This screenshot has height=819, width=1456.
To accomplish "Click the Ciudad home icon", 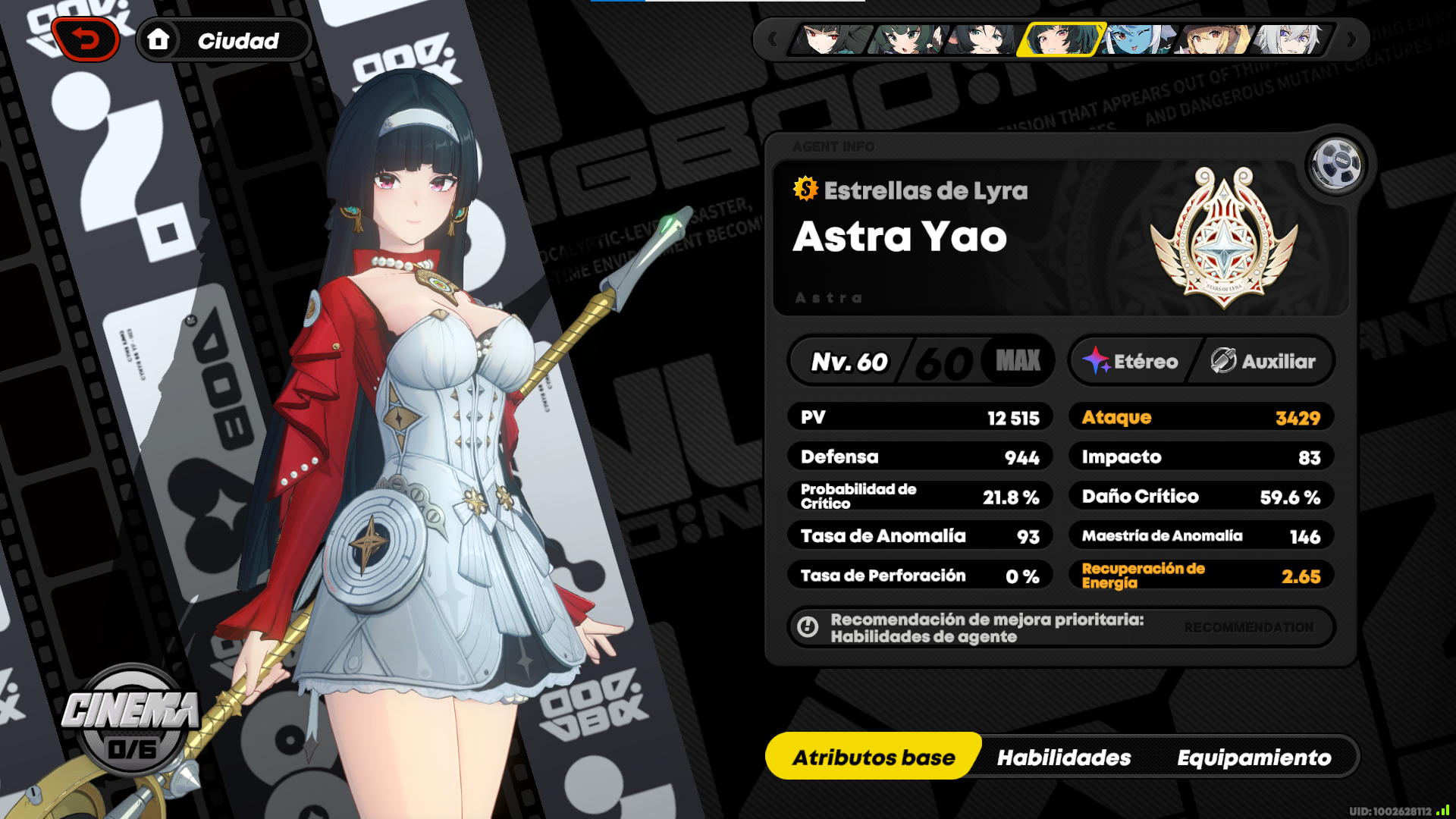I will pyautogui.click(x=160, y=40).
